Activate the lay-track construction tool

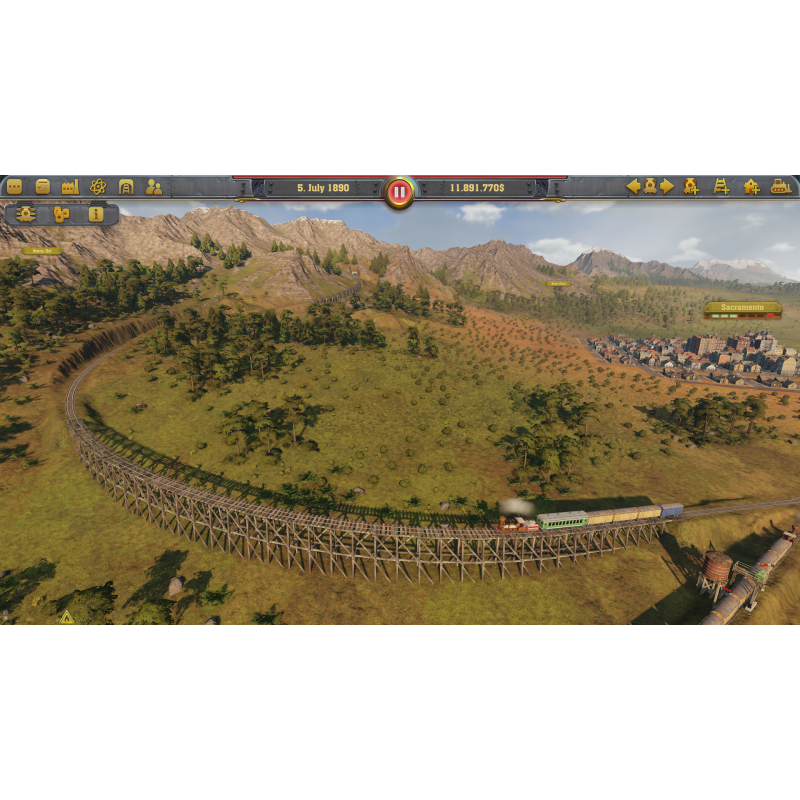(x=721, y=186)
